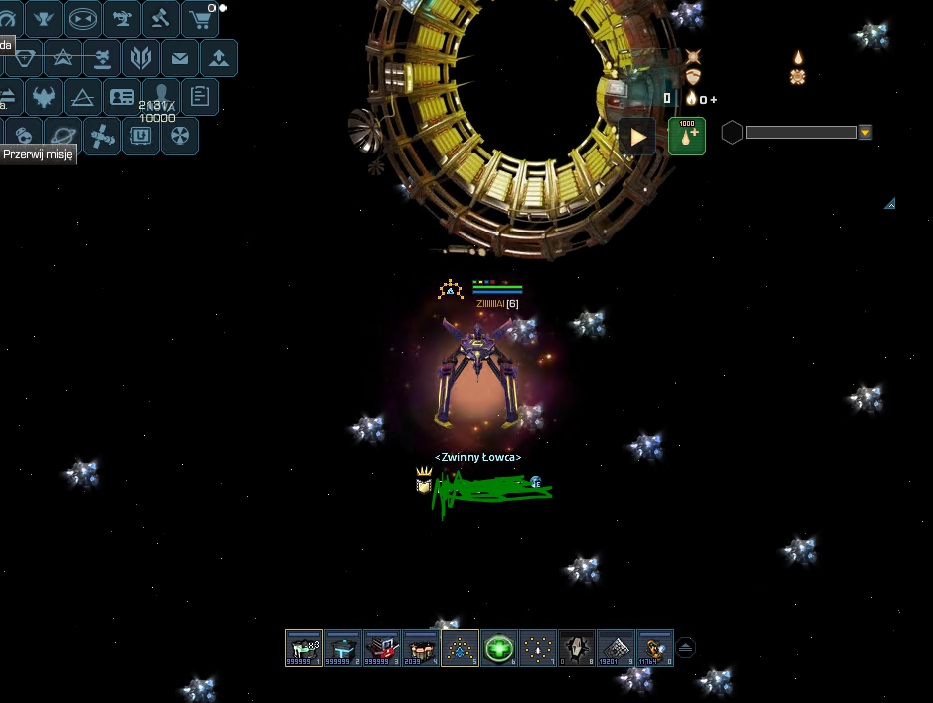Expand the hotbar with the eject arrow button
The image size is (933, 703).
(685, 648)
